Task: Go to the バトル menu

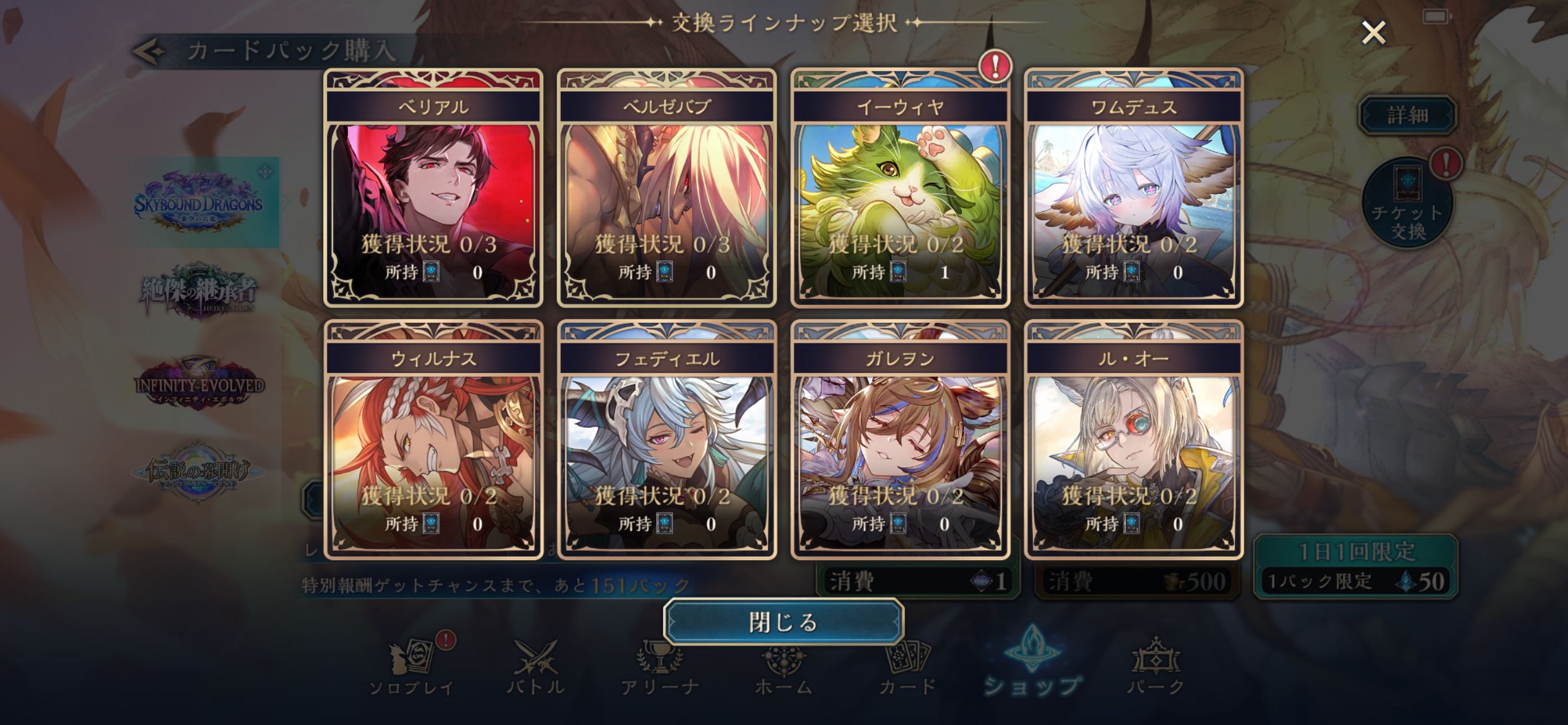Action: coord(536,669)
